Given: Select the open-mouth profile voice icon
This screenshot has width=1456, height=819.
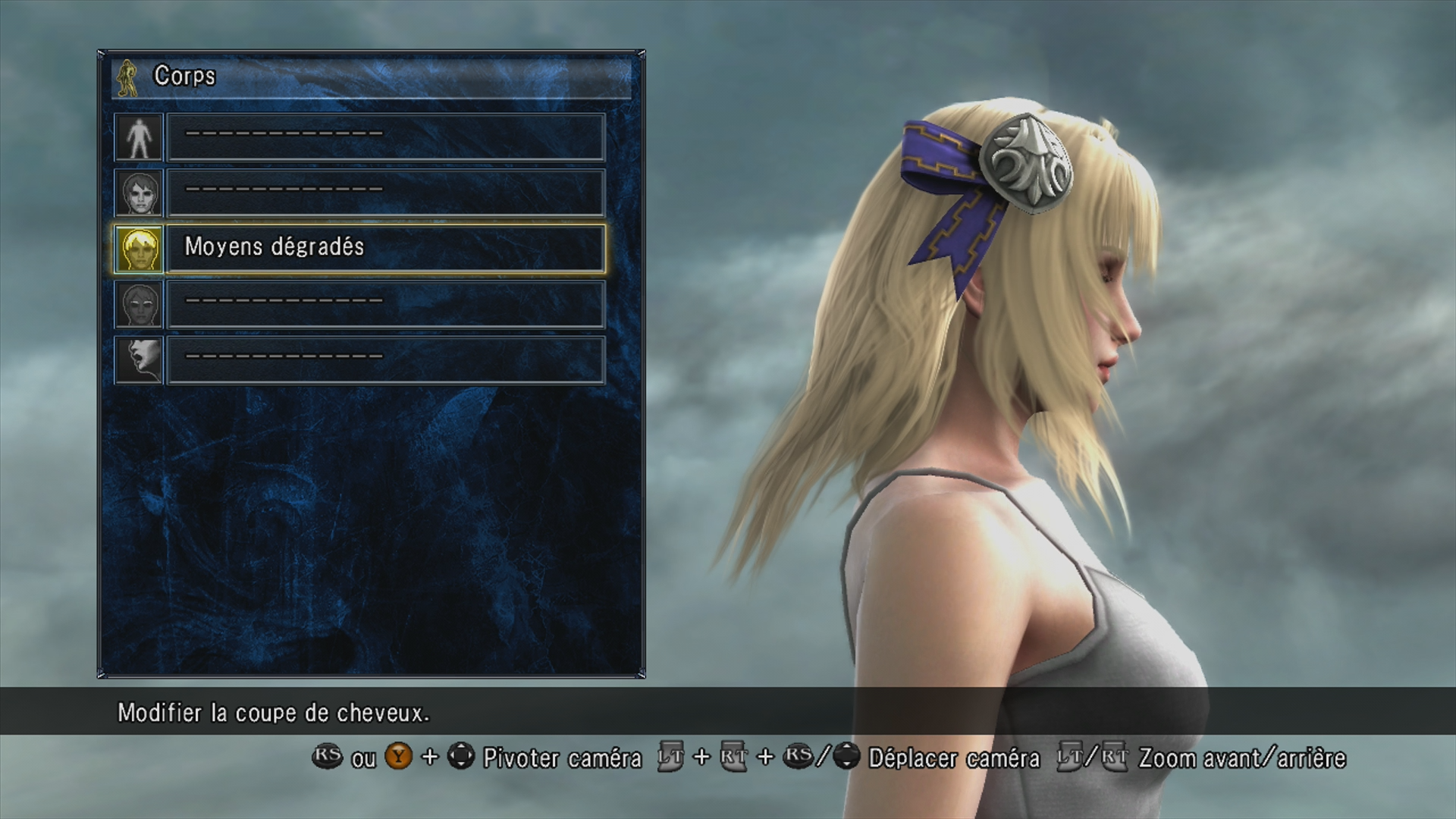Looking at the screenshot, I should 139,359.
